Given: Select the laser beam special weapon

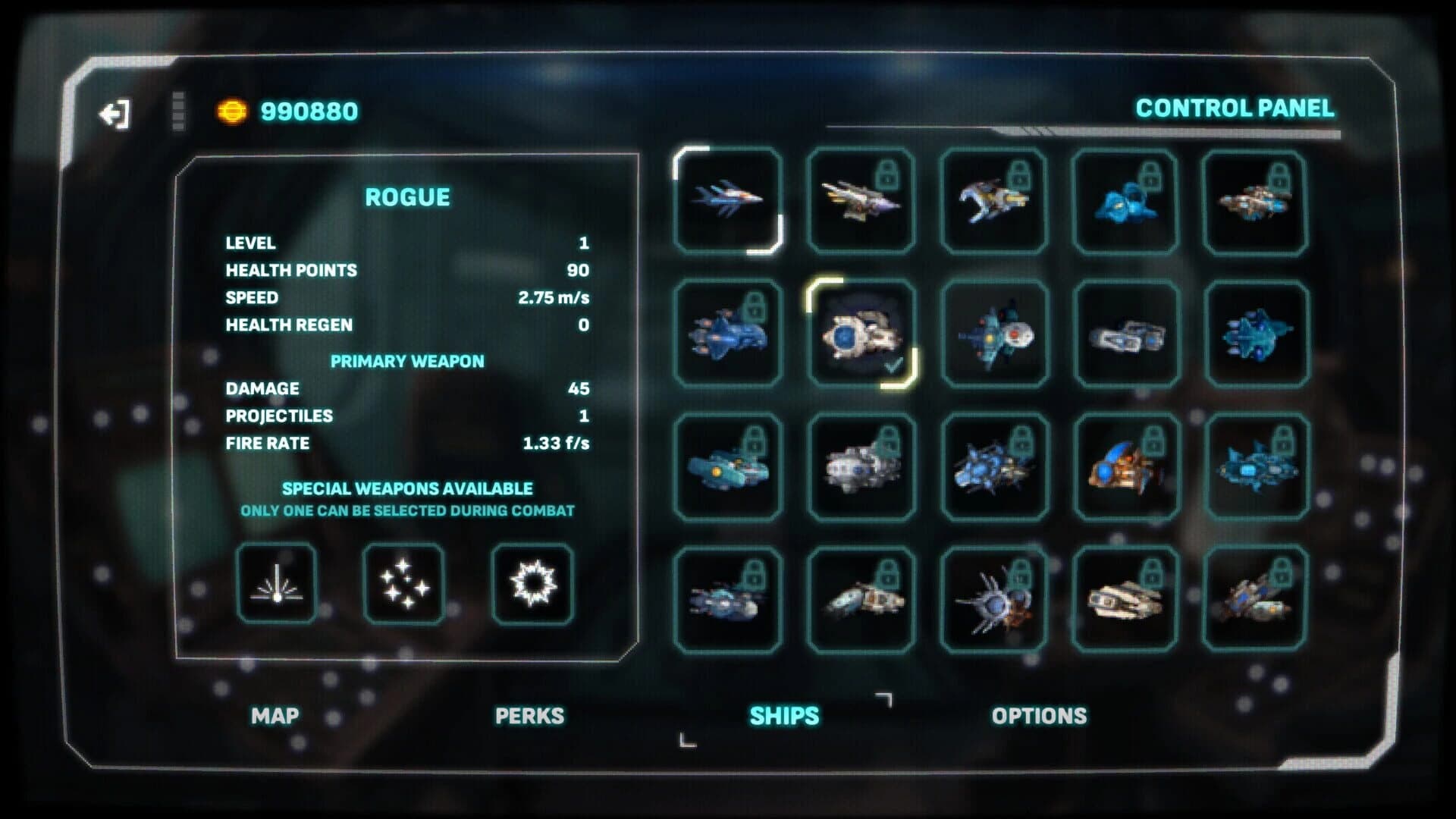Looking at the screenshot, I should pos(277,582).
